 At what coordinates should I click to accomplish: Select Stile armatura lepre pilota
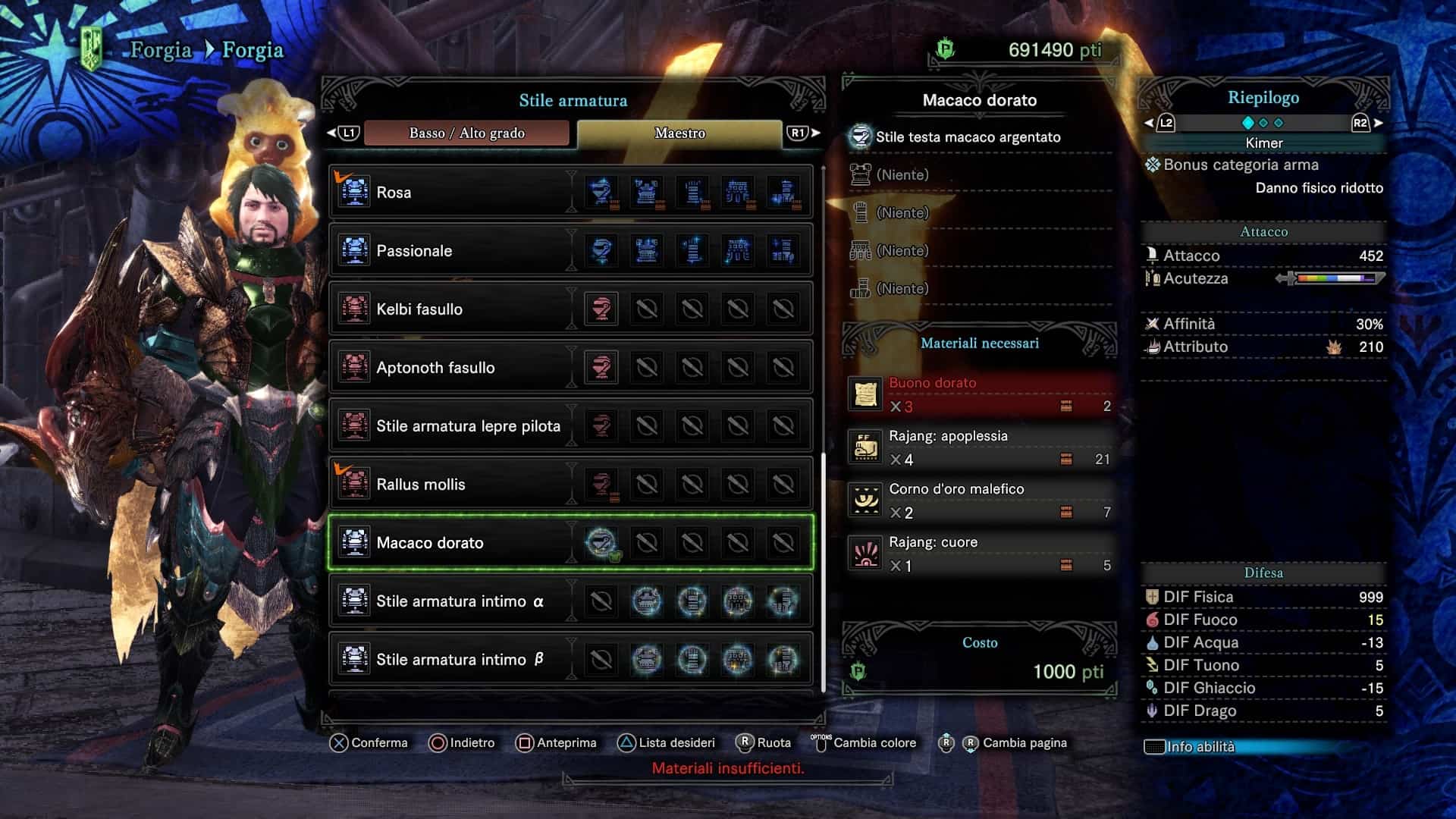pyautogui.click(x=468, y=426)
